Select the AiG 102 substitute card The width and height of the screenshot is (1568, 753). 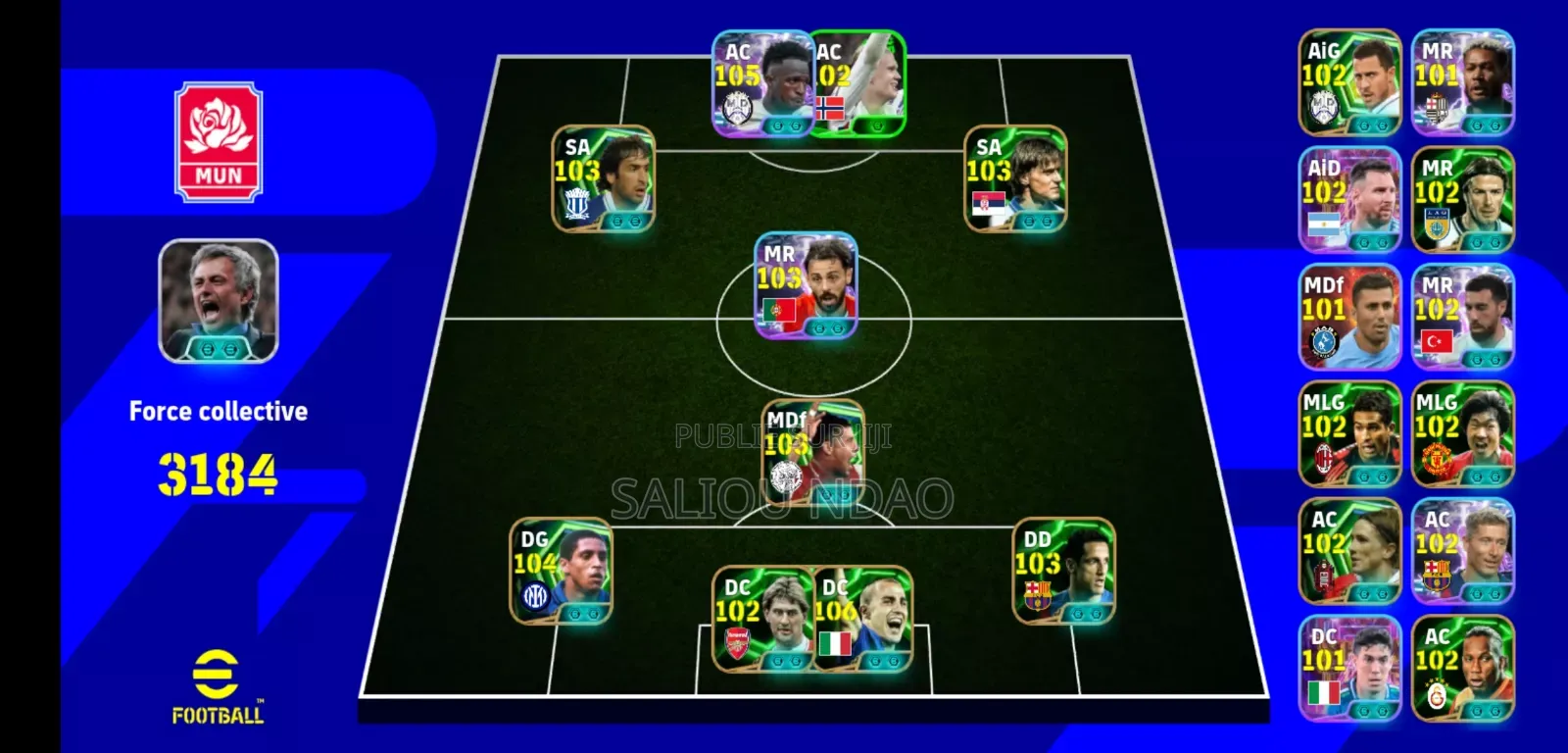pos(1349,82)
